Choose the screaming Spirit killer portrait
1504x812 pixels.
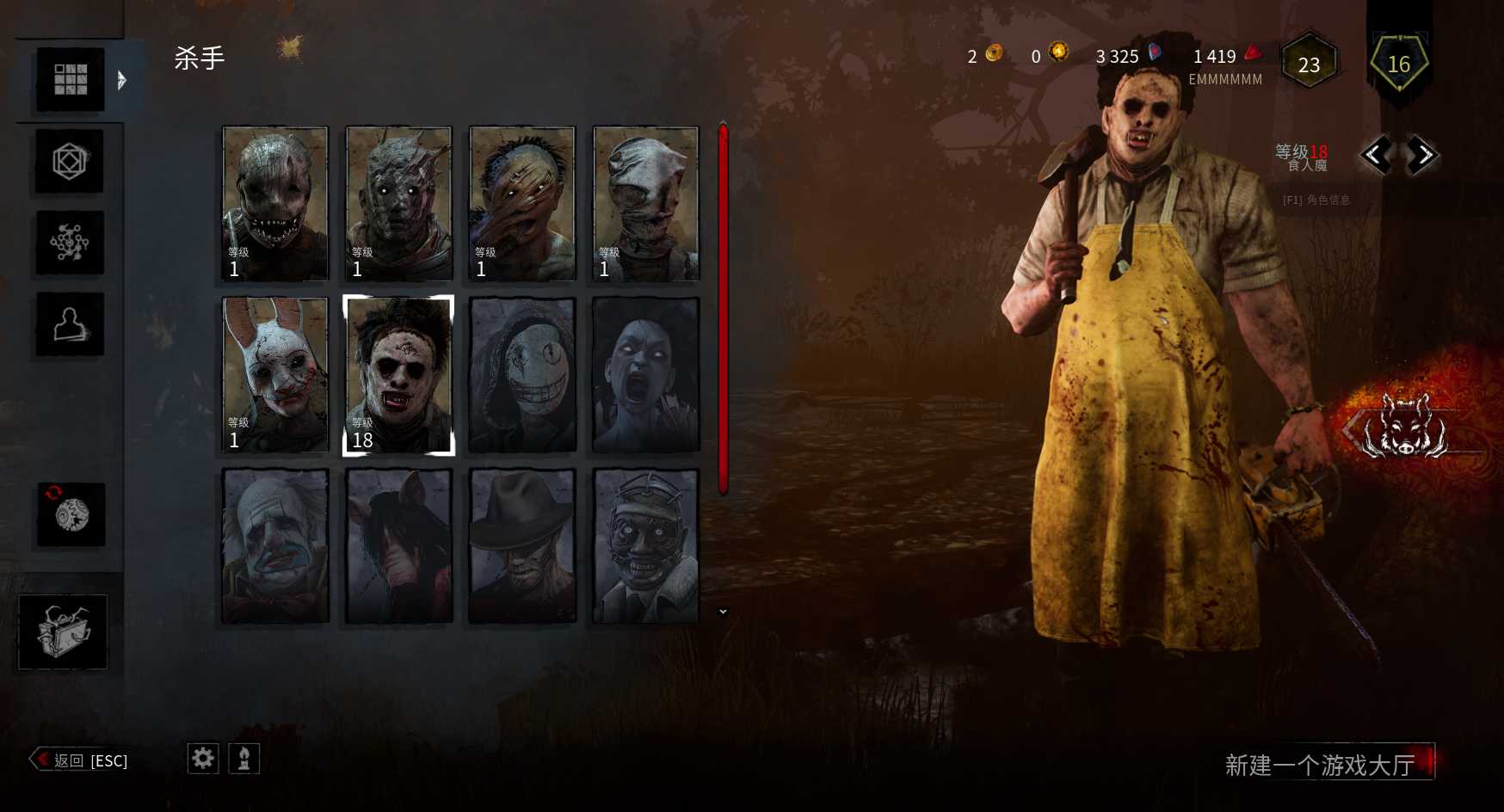(x=646, y=374)
